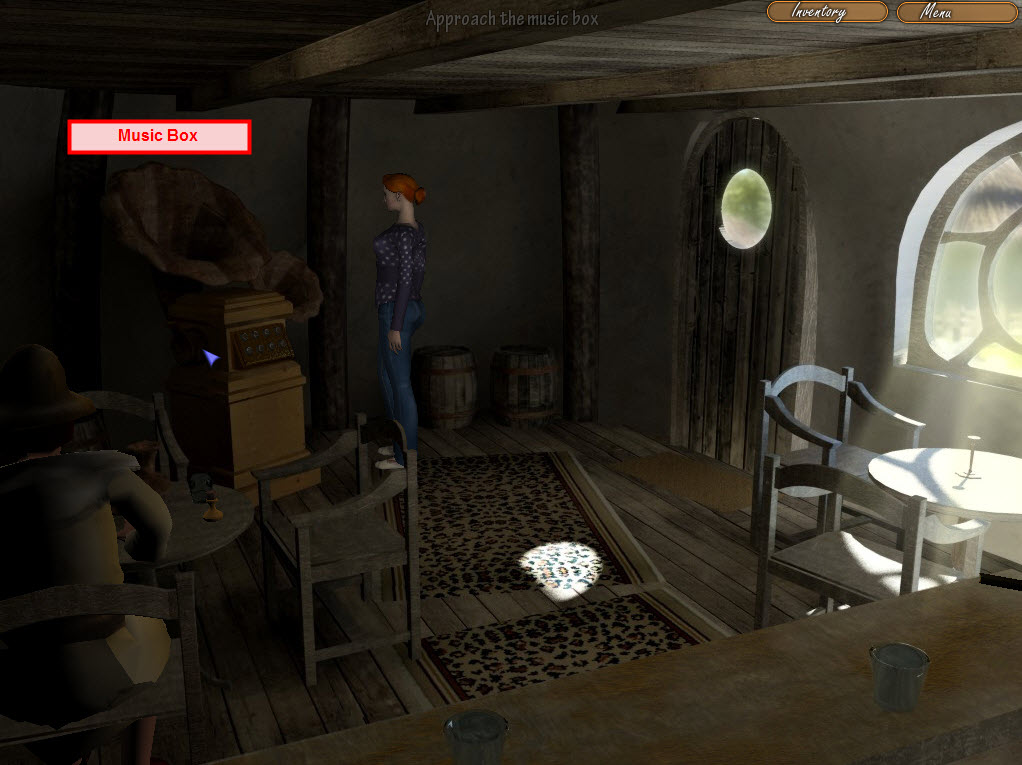
Task: Open the Inventory panel
Action: [x=826, y=12]
